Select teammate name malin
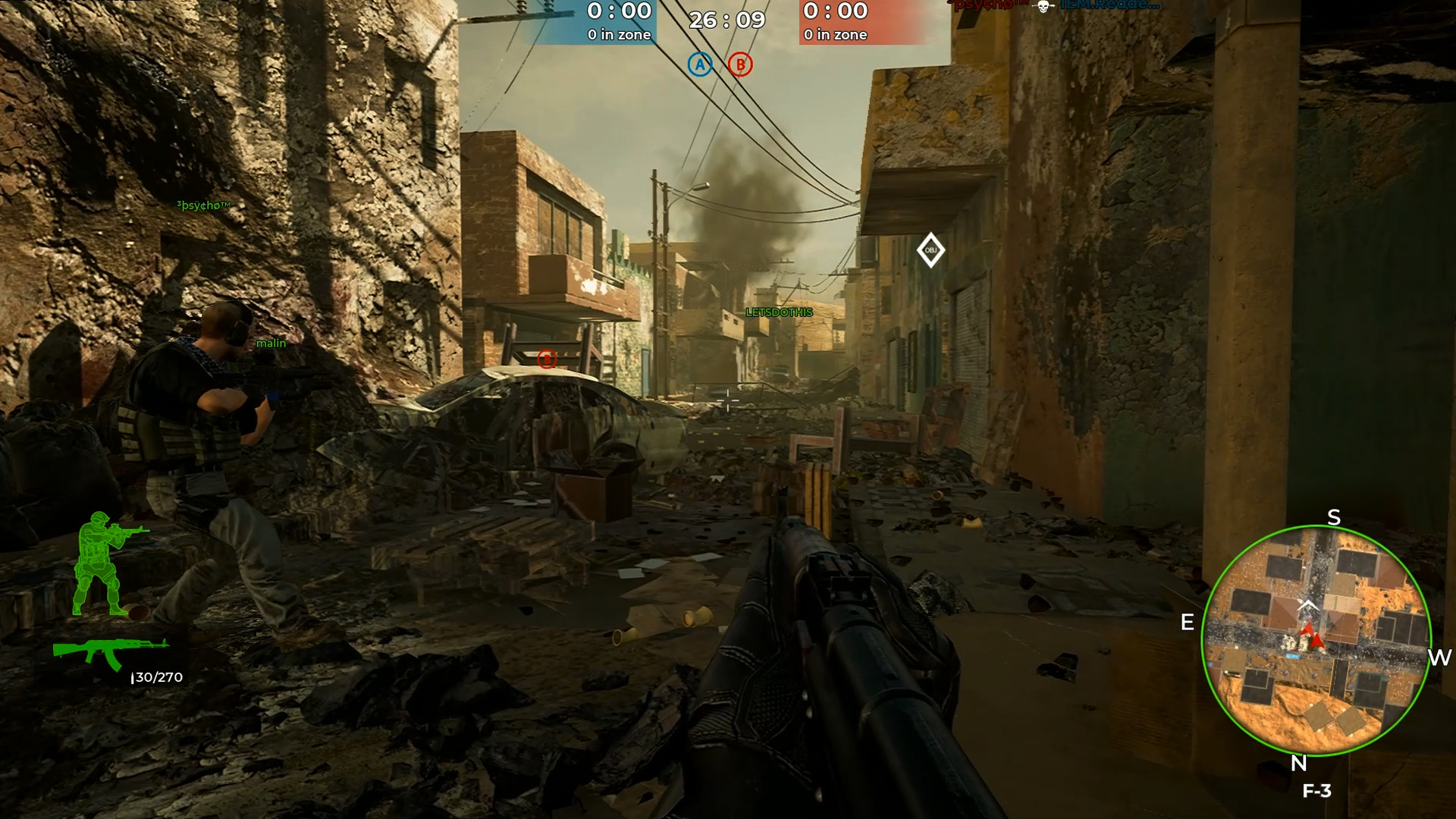The image size is (1456, 819). pyautogui.click(x=271, y=343)
